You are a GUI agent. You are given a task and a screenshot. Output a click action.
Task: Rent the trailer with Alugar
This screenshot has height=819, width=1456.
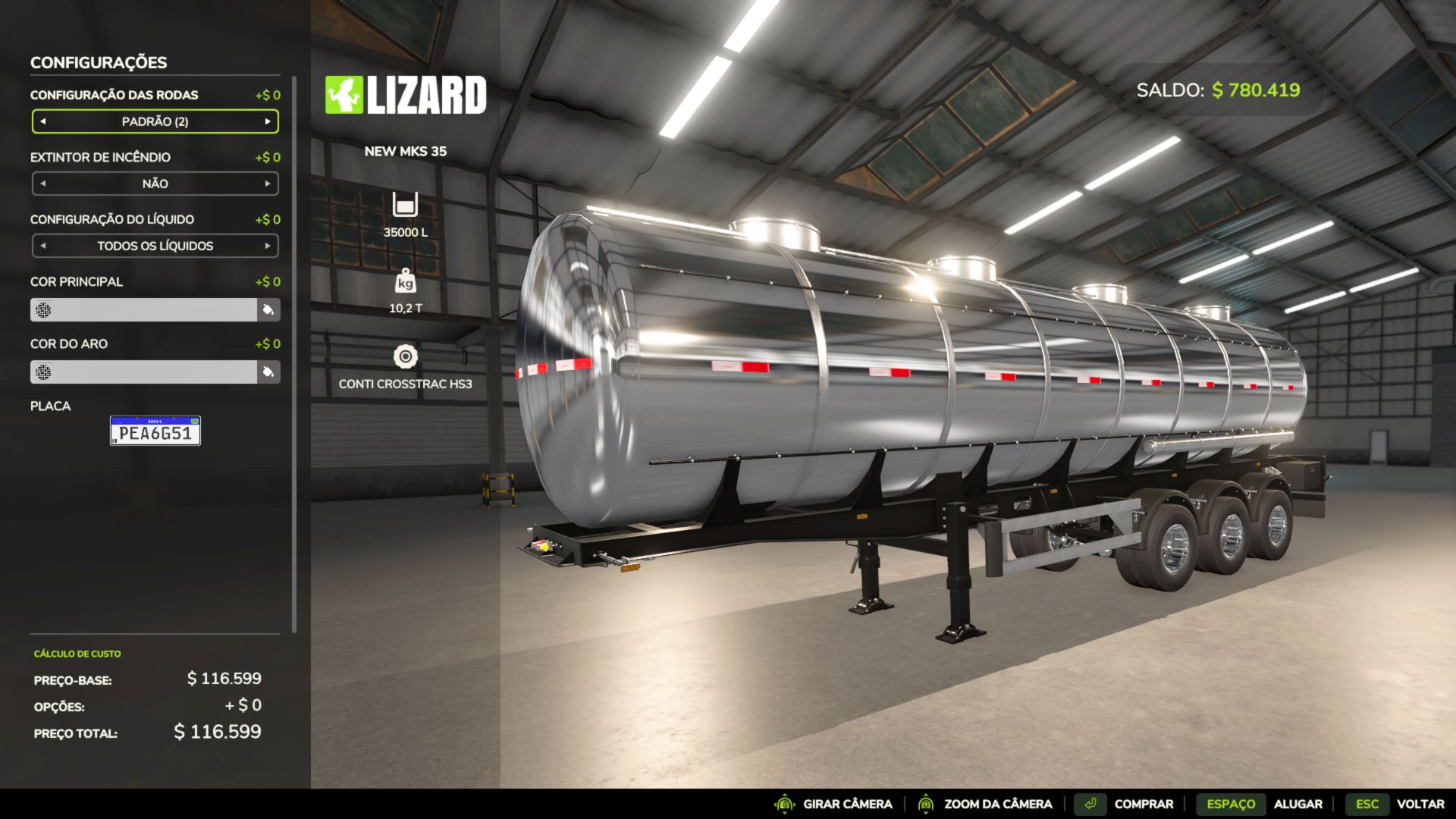point(1298,804)
